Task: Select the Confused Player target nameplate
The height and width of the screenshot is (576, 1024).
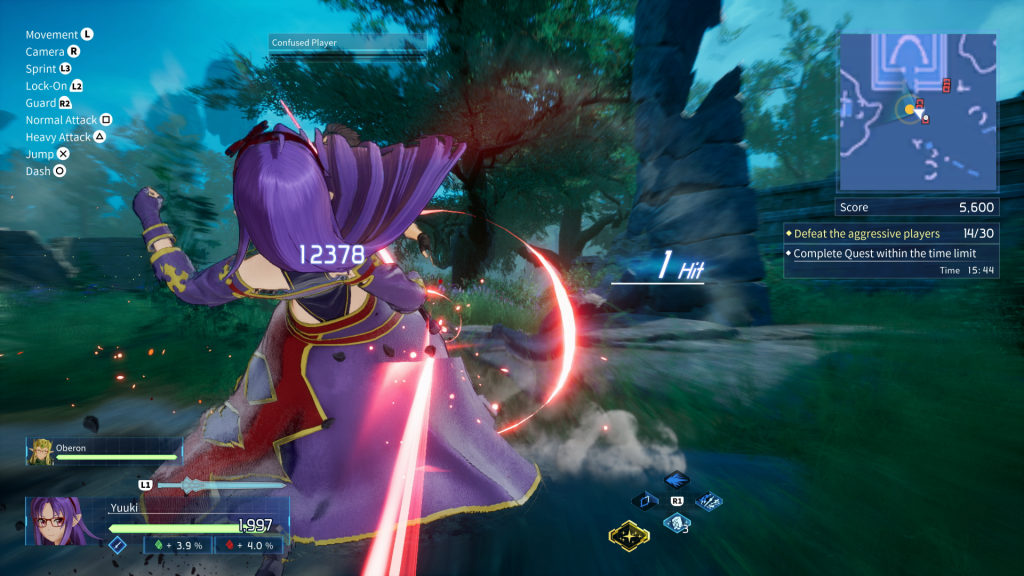Action: [346, 43]
